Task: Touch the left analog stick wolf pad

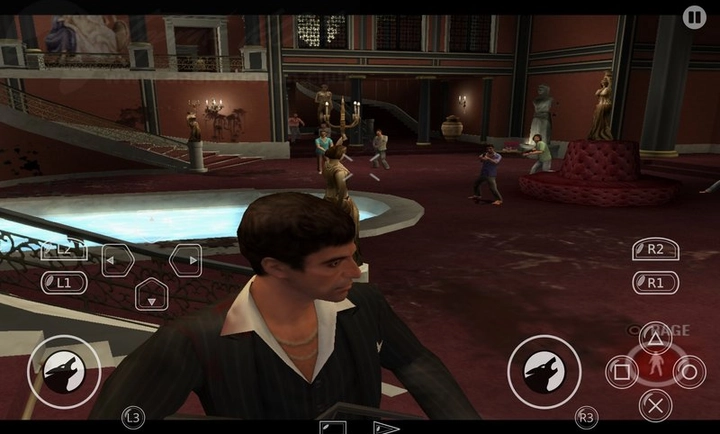Action: (x=64, y=371)
